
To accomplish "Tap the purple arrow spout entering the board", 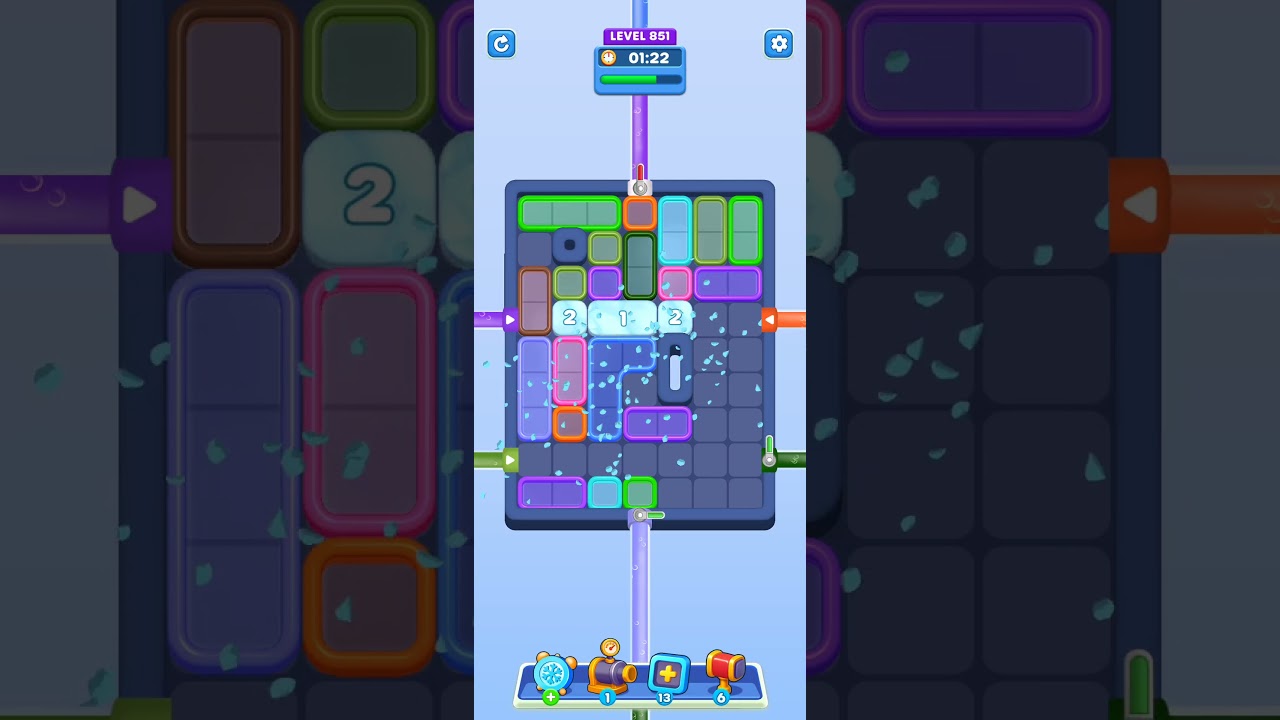I will [513, 319].
